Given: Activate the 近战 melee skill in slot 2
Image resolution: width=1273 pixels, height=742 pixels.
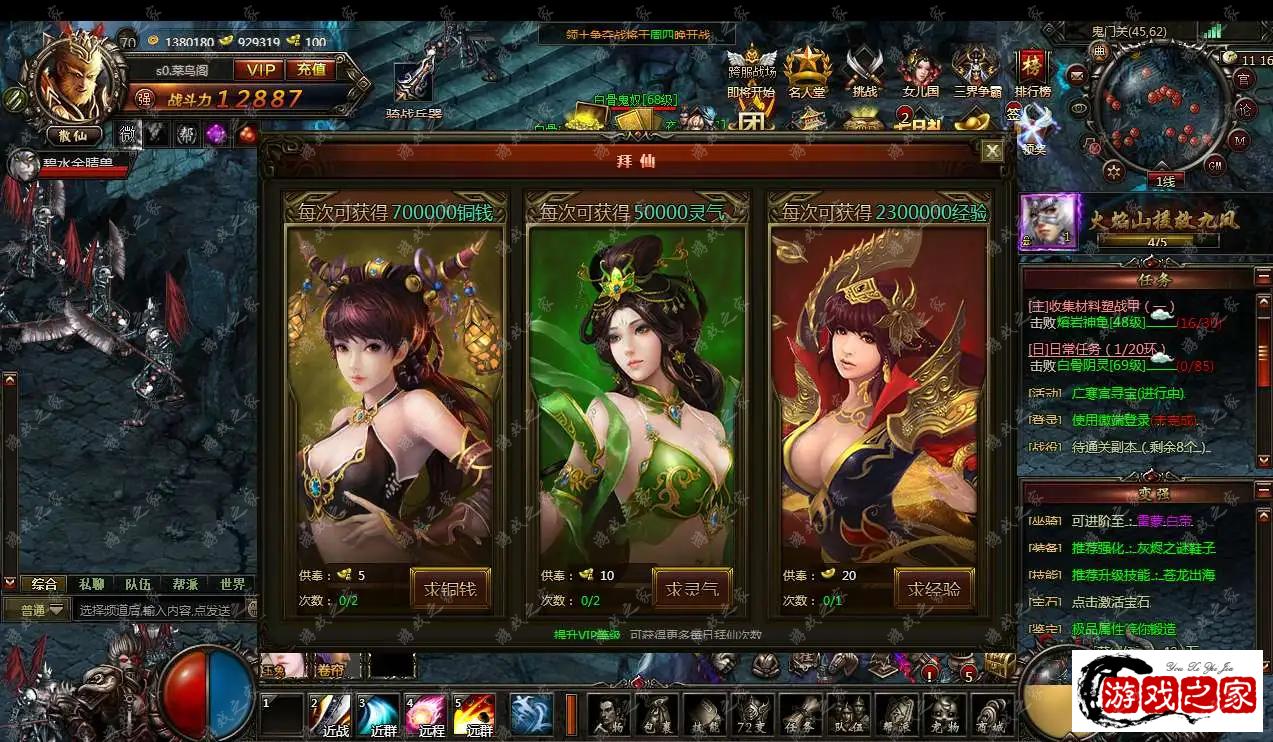Looking at the screenshot, I should [330, 714].
